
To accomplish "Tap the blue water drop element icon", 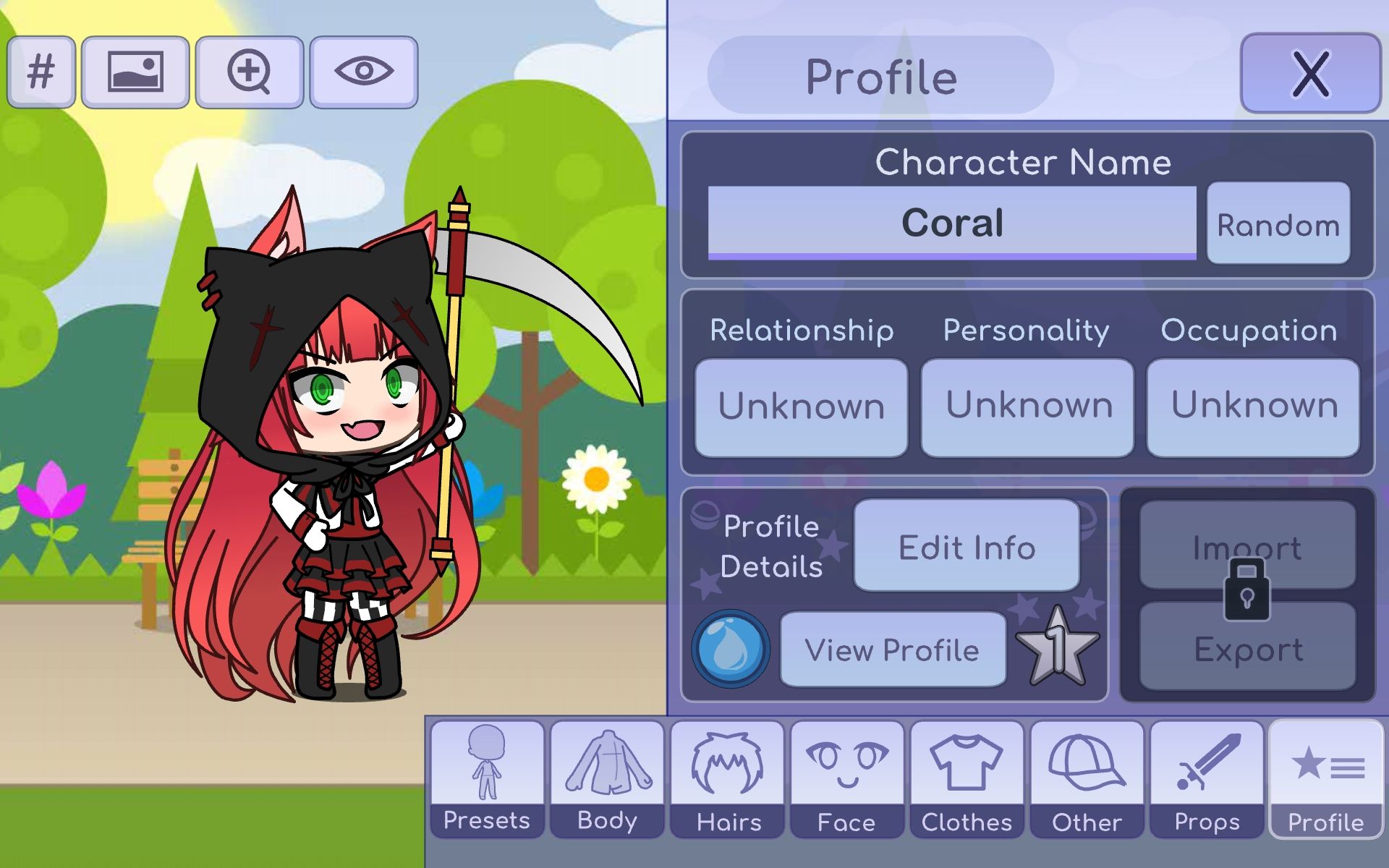I will pos(731,649).
